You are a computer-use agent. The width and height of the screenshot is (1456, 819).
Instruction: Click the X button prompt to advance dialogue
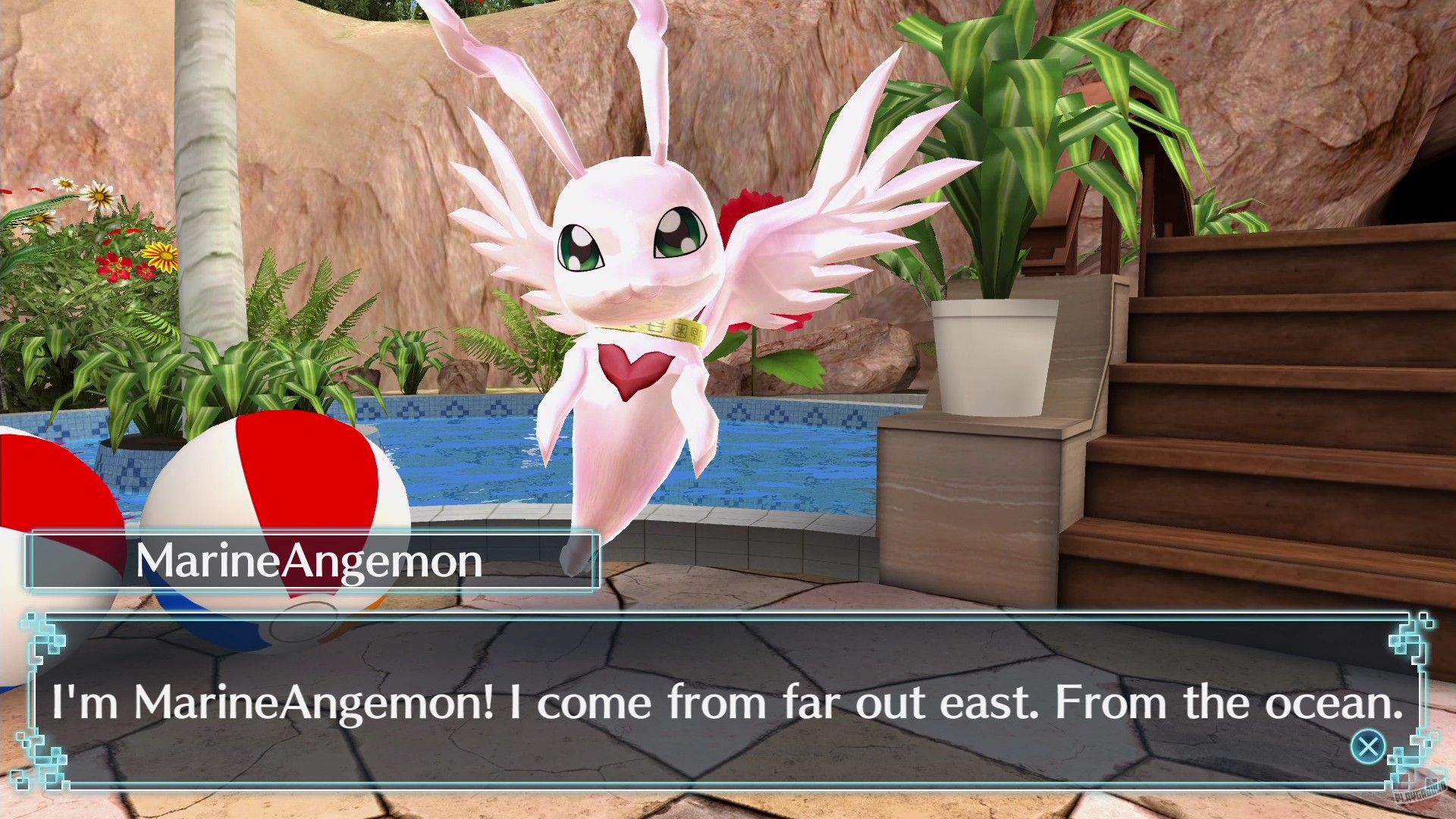coord(1367,746)
